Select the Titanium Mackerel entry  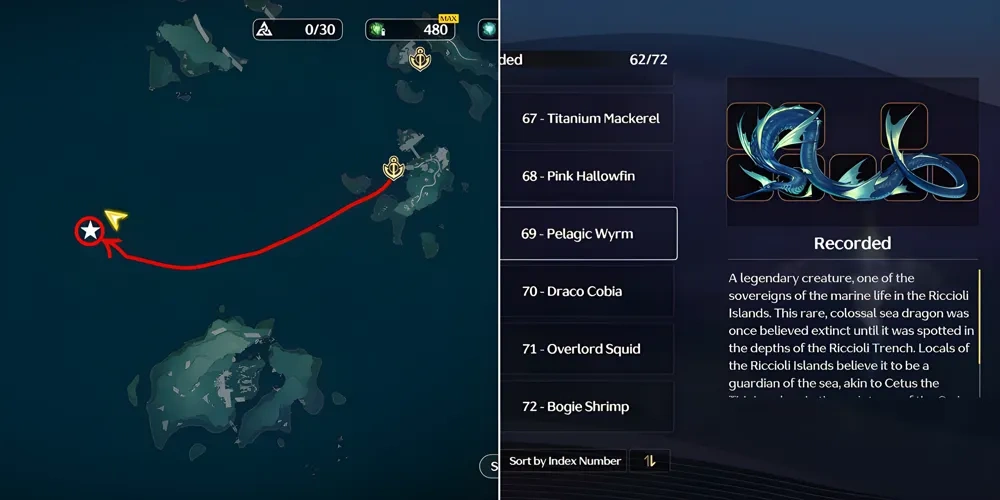(589, 119)
